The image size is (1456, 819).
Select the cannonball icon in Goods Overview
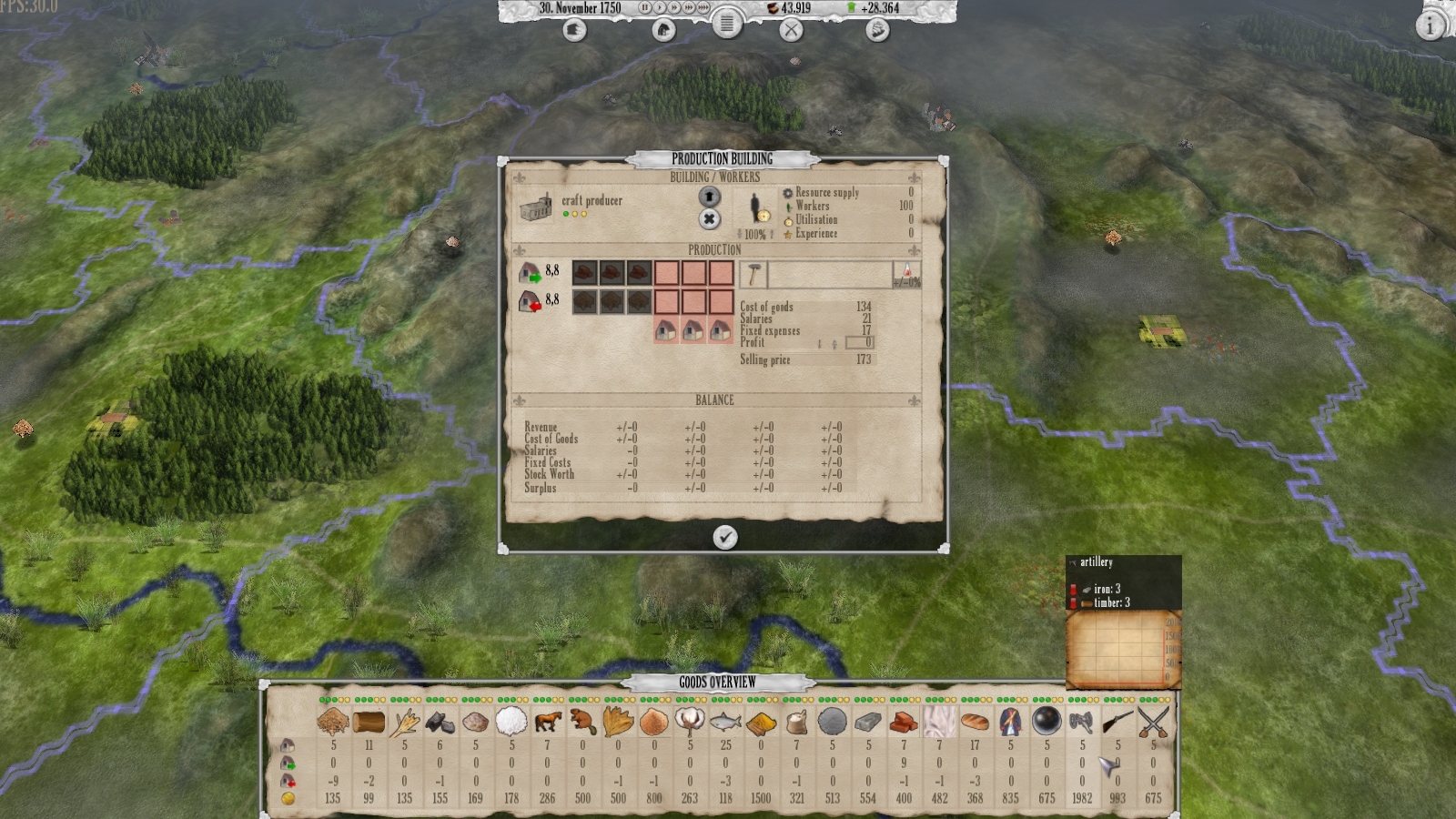coord(1044,722)
